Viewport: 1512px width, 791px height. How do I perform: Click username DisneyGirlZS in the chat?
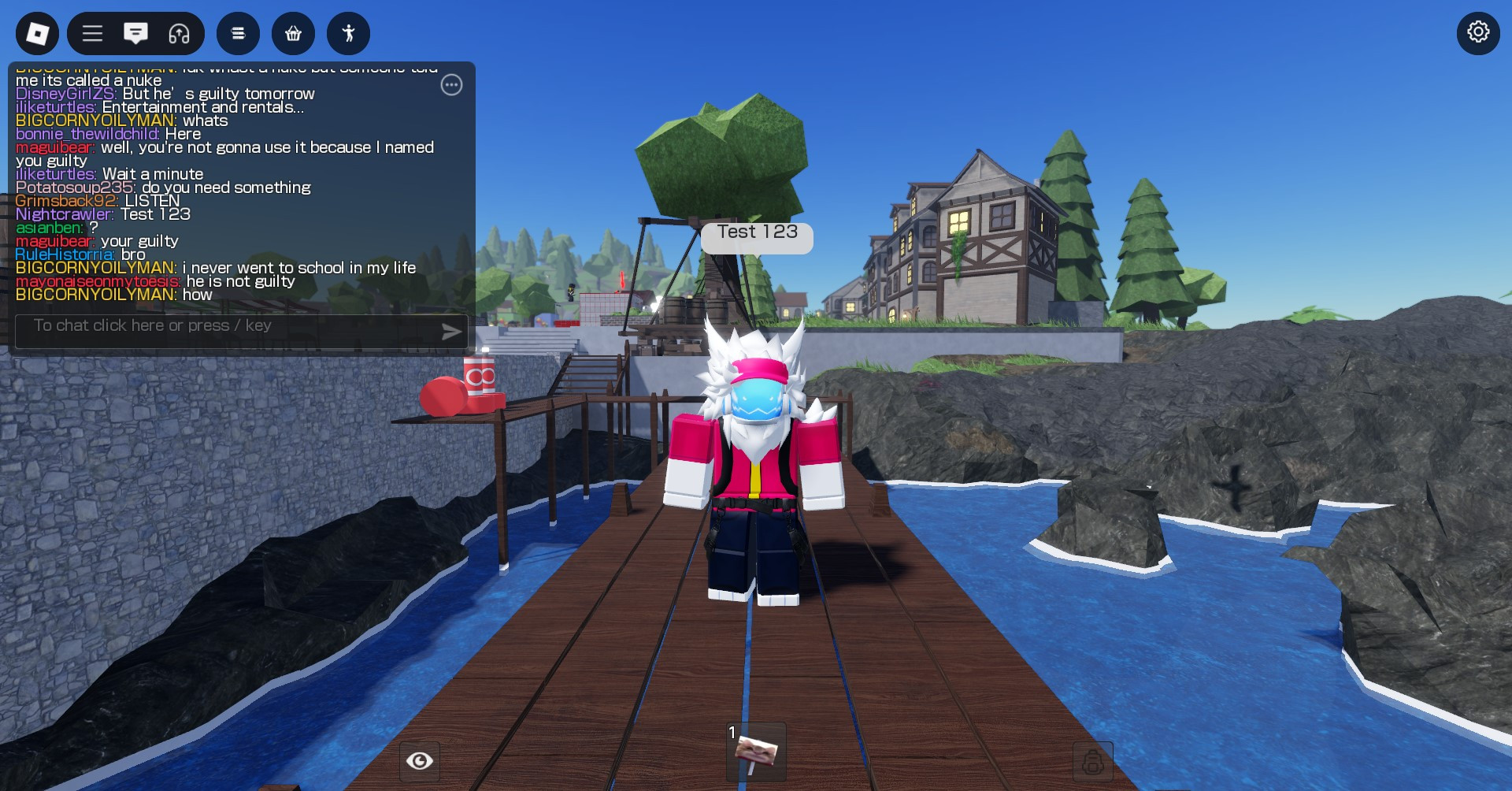coord(66,93)
